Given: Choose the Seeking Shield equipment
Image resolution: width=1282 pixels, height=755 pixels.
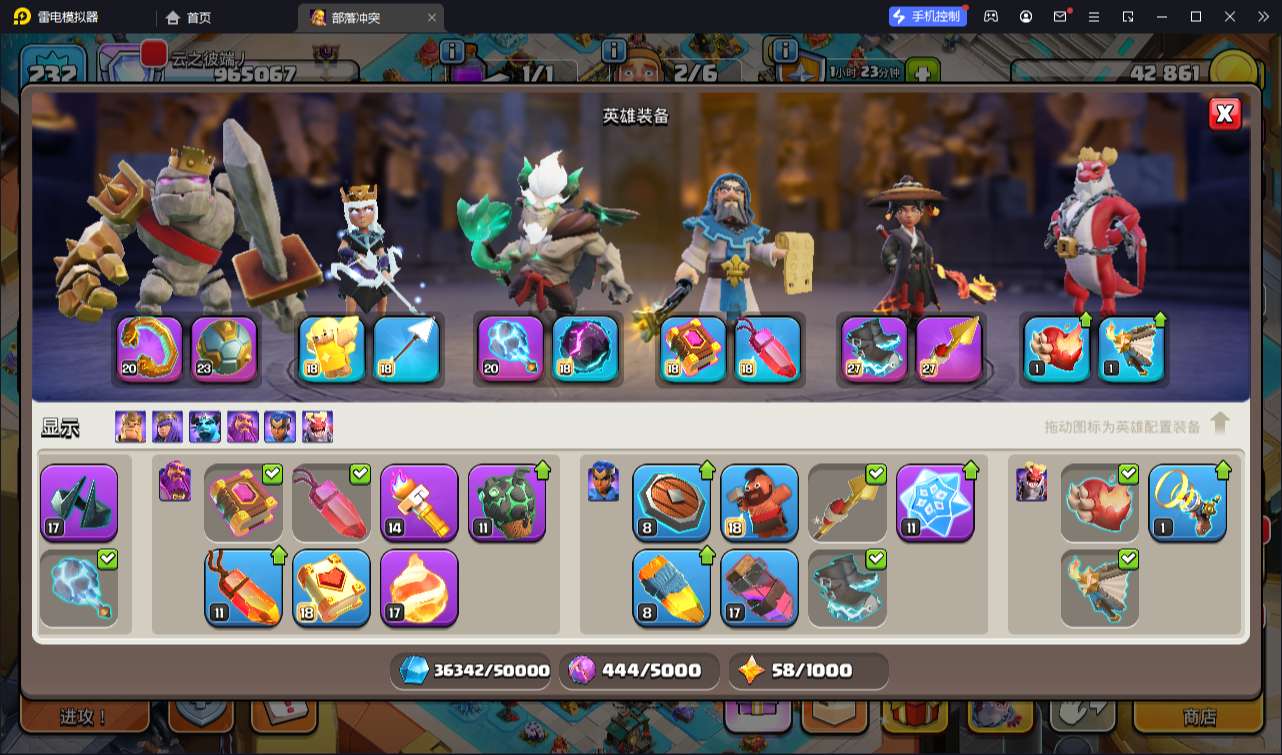Looking at the screenshot, I should [671, 503].
